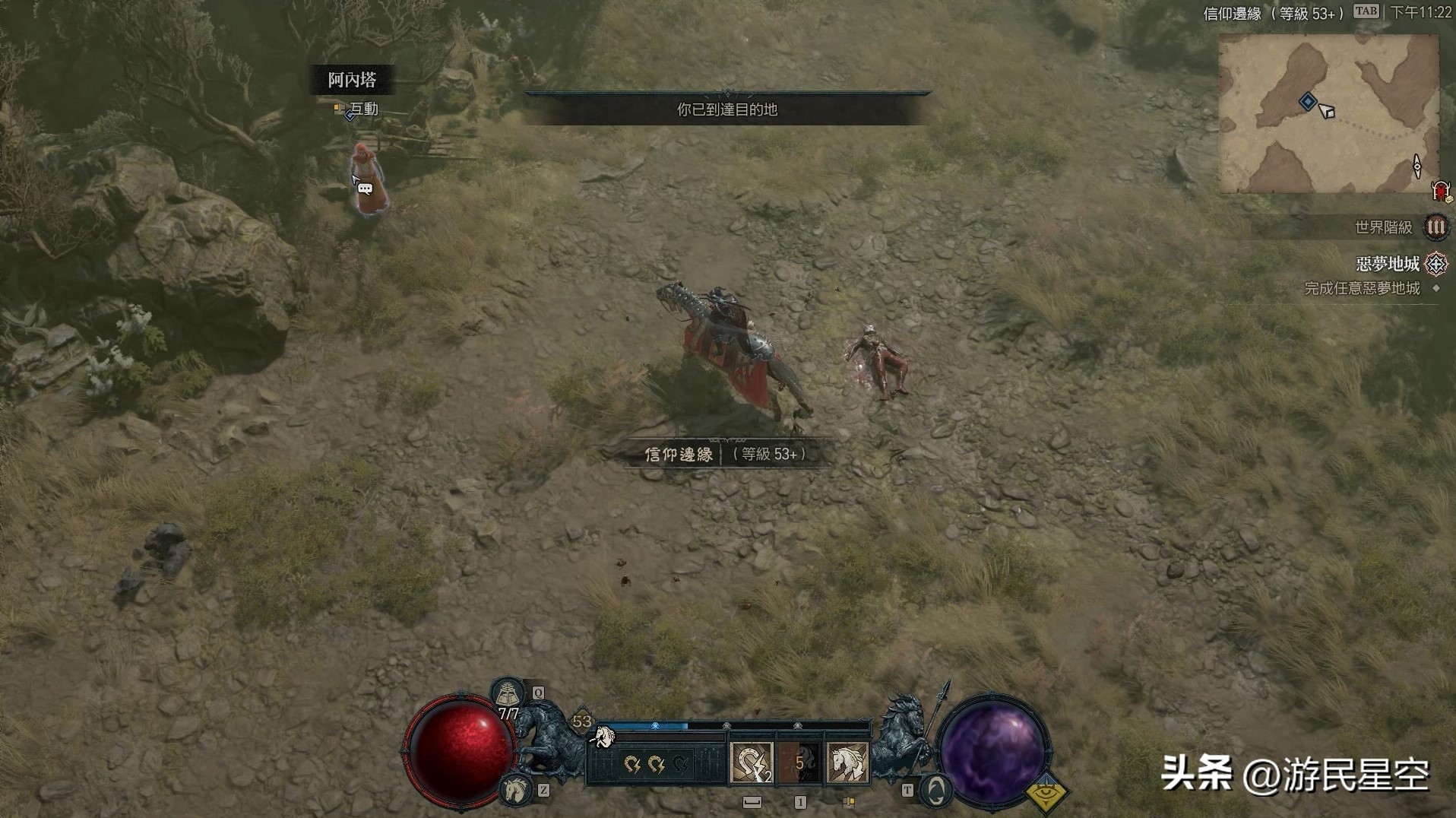Select the Nightmare Dungeon (惡夢地城) quest tracker
Screen dimensions: 1456x818
pos(1388,264)
